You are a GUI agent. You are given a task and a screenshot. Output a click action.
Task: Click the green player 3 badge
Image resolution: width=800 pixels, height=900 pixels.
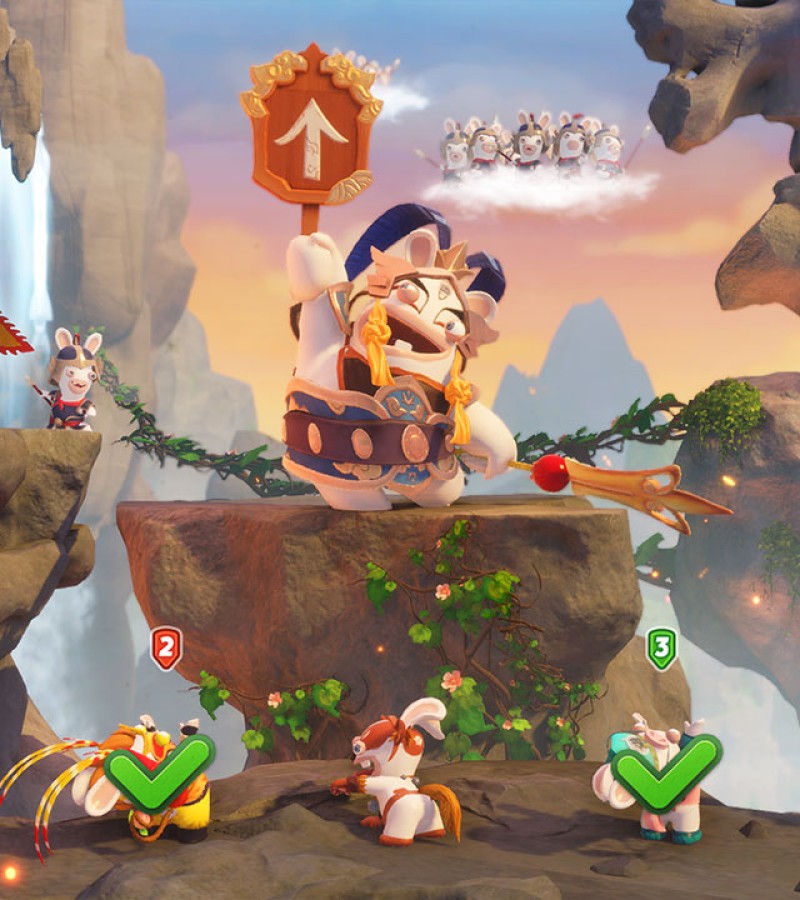[661, 648]
